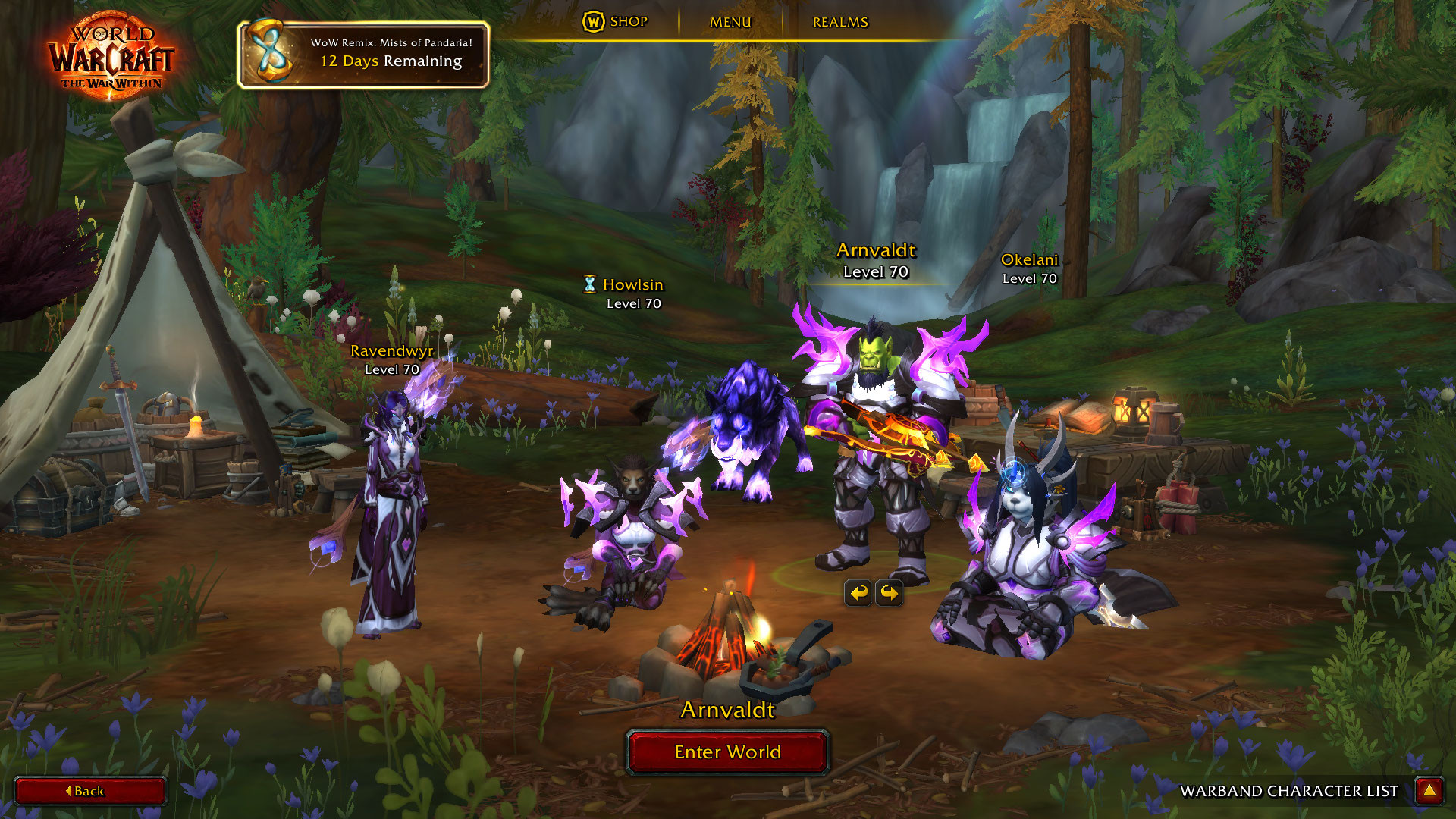1456x819 pixels.
Task: Open the Shop from the top bar
Action: [616, 22]
